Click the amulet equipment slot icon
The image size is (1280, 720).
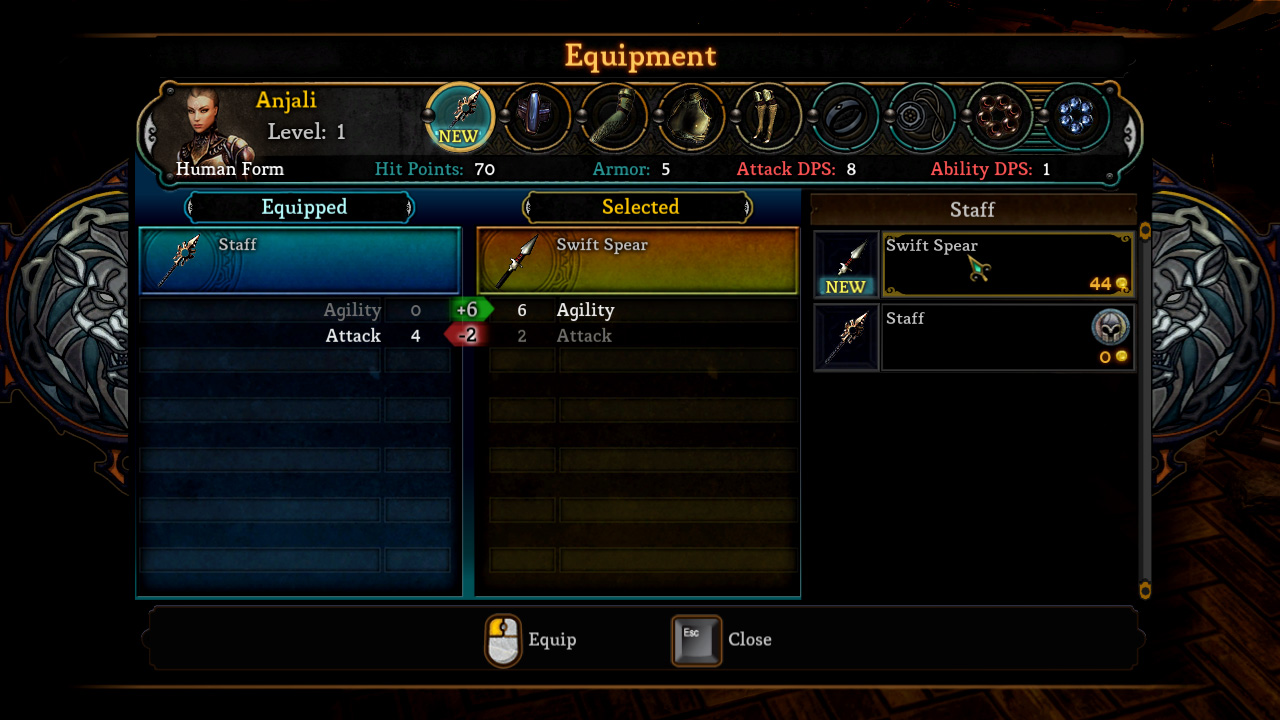coord(922,115)
